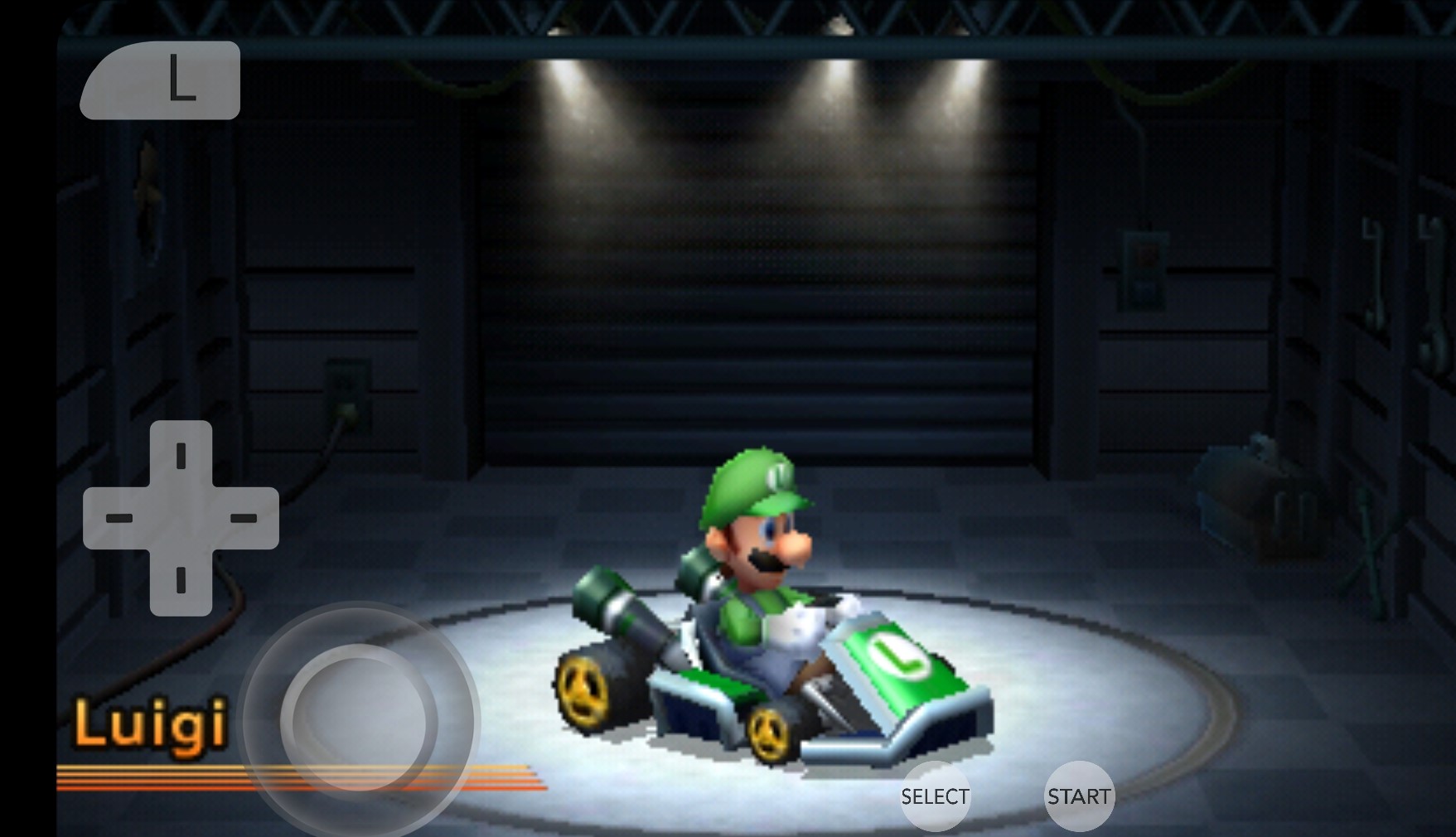Tap the D-pad left arm
1456x837 pixels.
(x=118, y=518)
